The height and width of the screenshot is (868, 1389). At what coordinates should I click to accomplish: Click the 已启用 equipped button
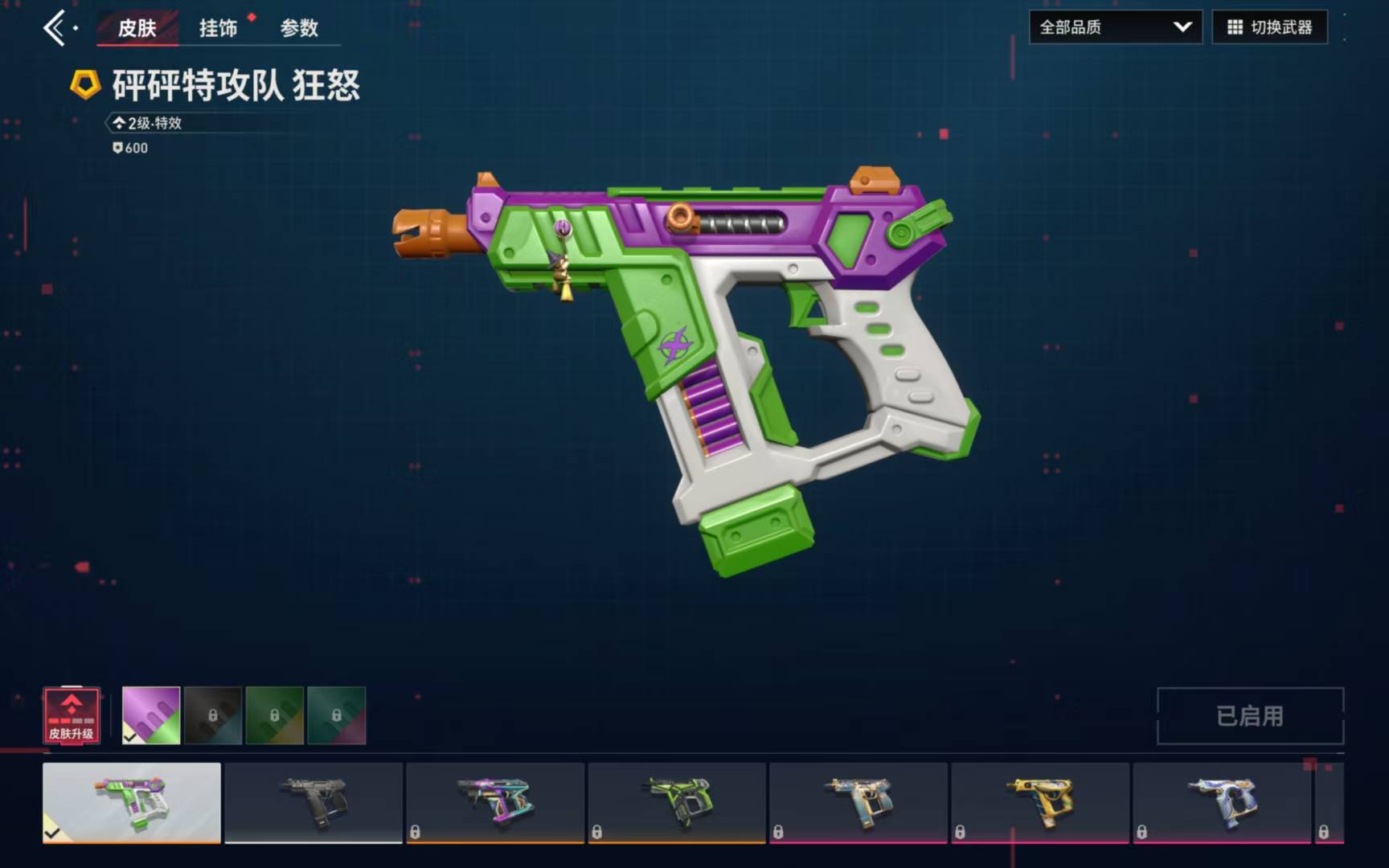[x=1250, y=715]
